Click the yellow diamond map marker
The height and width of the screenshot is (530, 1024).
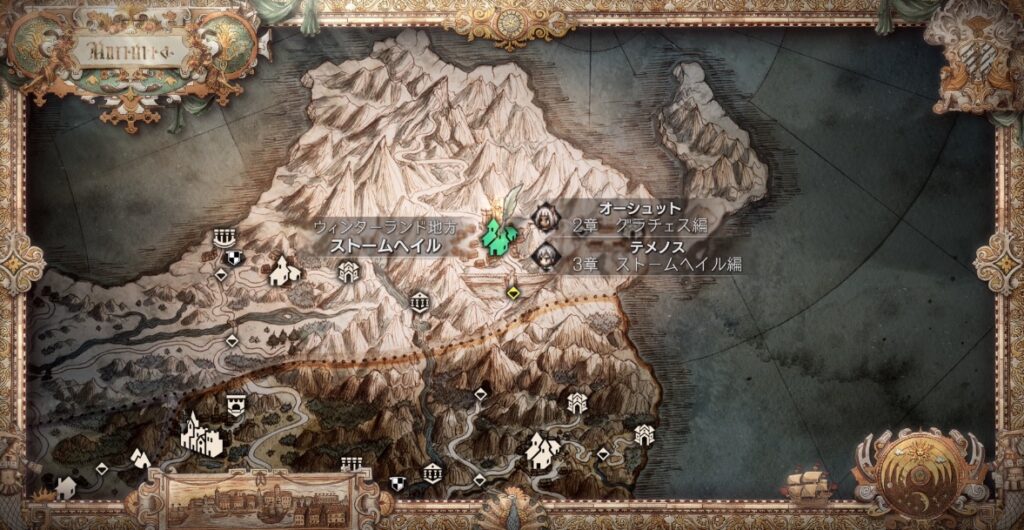[513, 292]
